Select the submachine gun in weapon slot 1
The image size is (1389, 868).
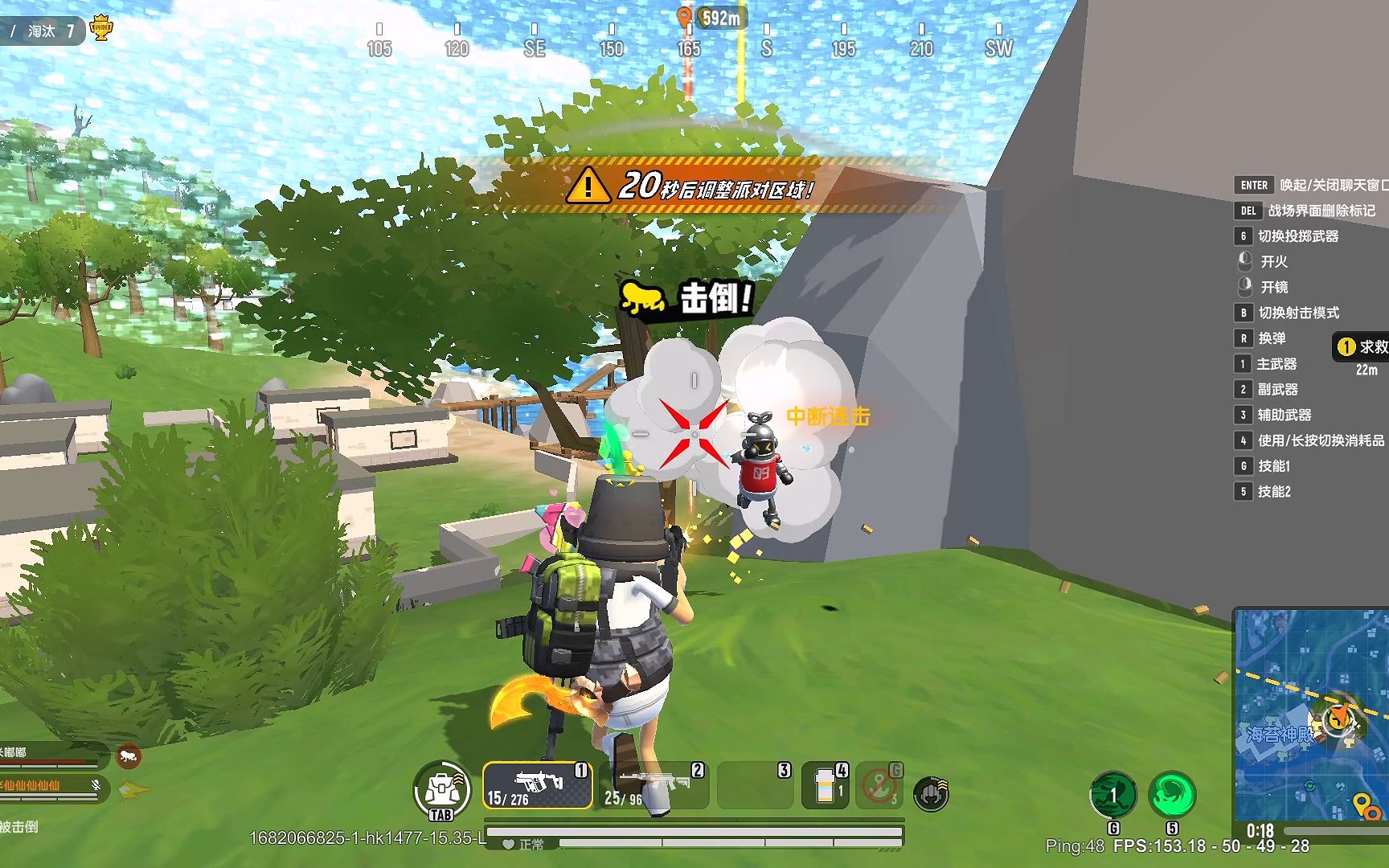pos(537,785)
